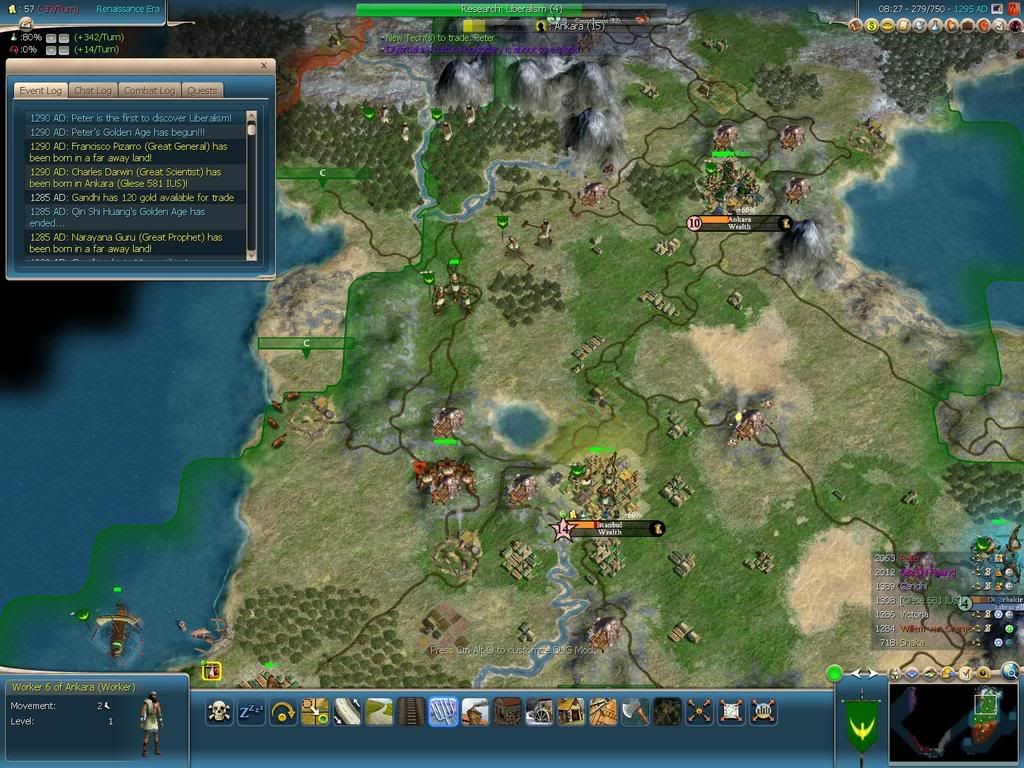Screen dimensions: 1024x768
Task: Select the highlighted farm build action
Action: point(443,711)
